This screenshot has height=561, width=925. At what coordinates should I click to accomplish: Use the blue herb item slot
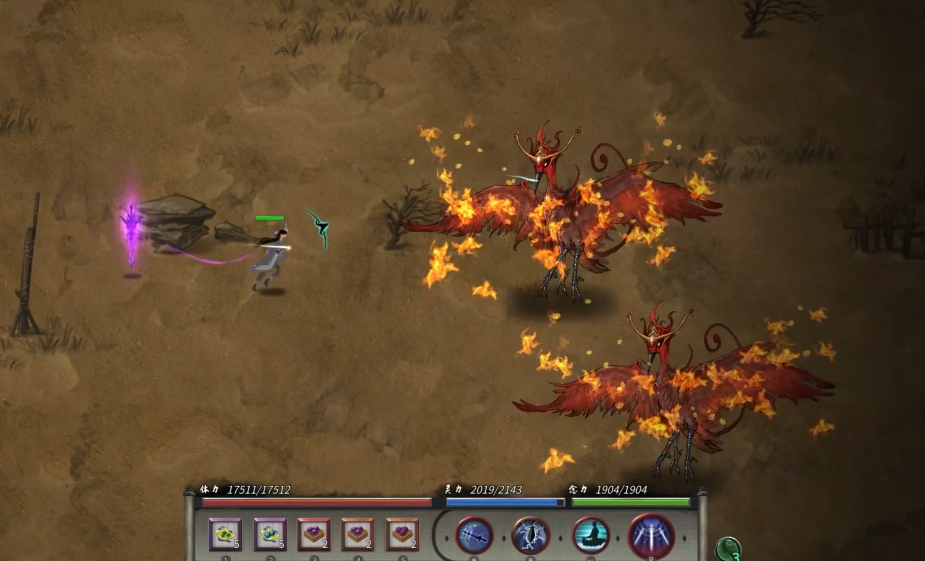(270, 535)
